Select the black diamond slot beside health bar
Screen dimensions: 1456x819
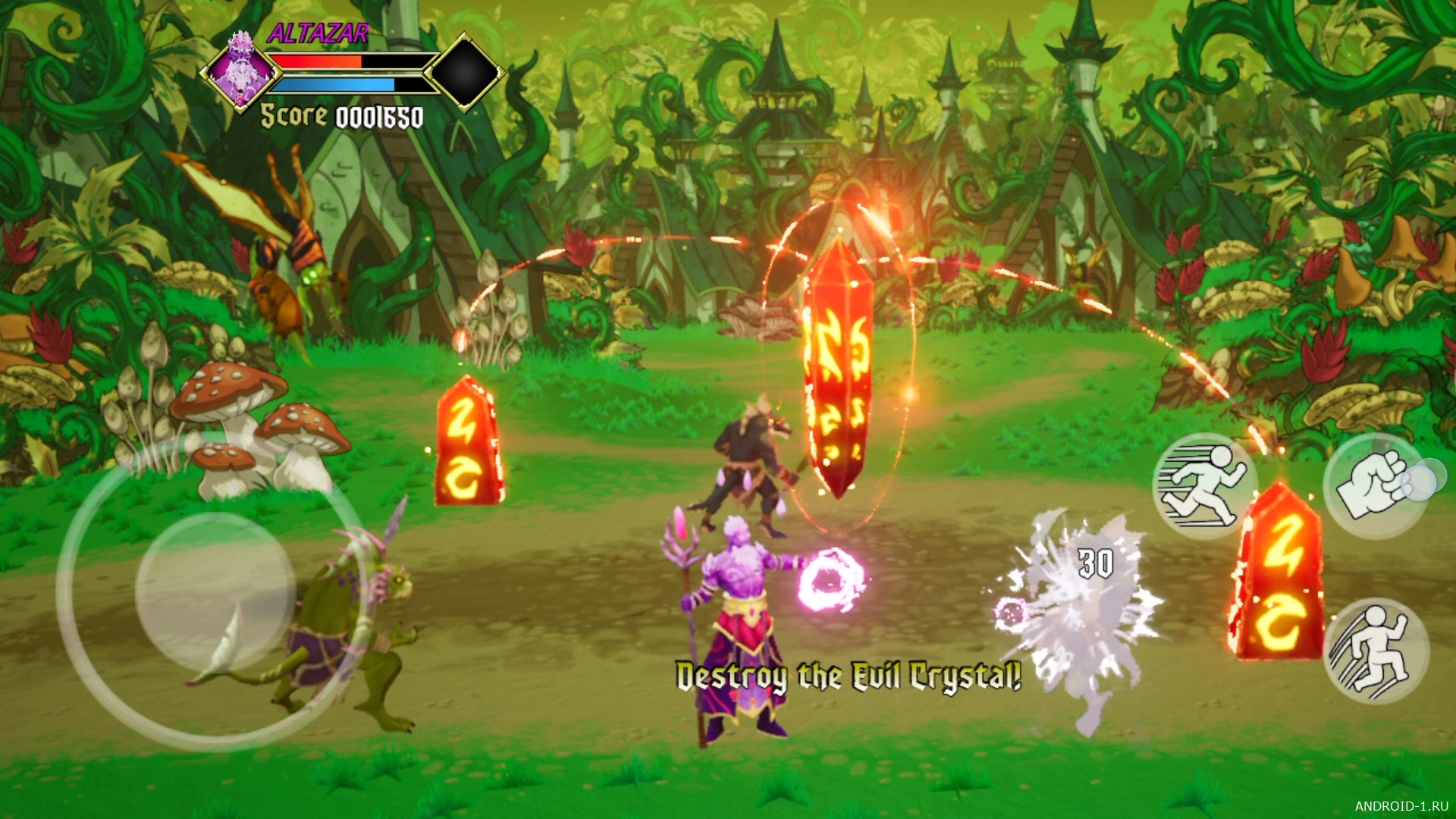tap(465, 72)
